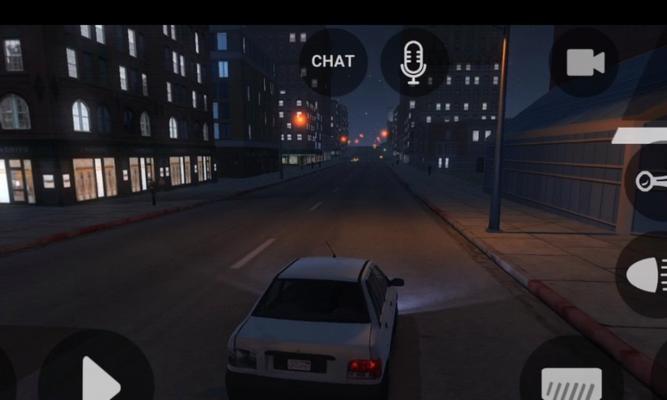Tap the brake pedal button
Image resolution: width=667 pixels, height=400 pixels.
[x=572, y=380]
